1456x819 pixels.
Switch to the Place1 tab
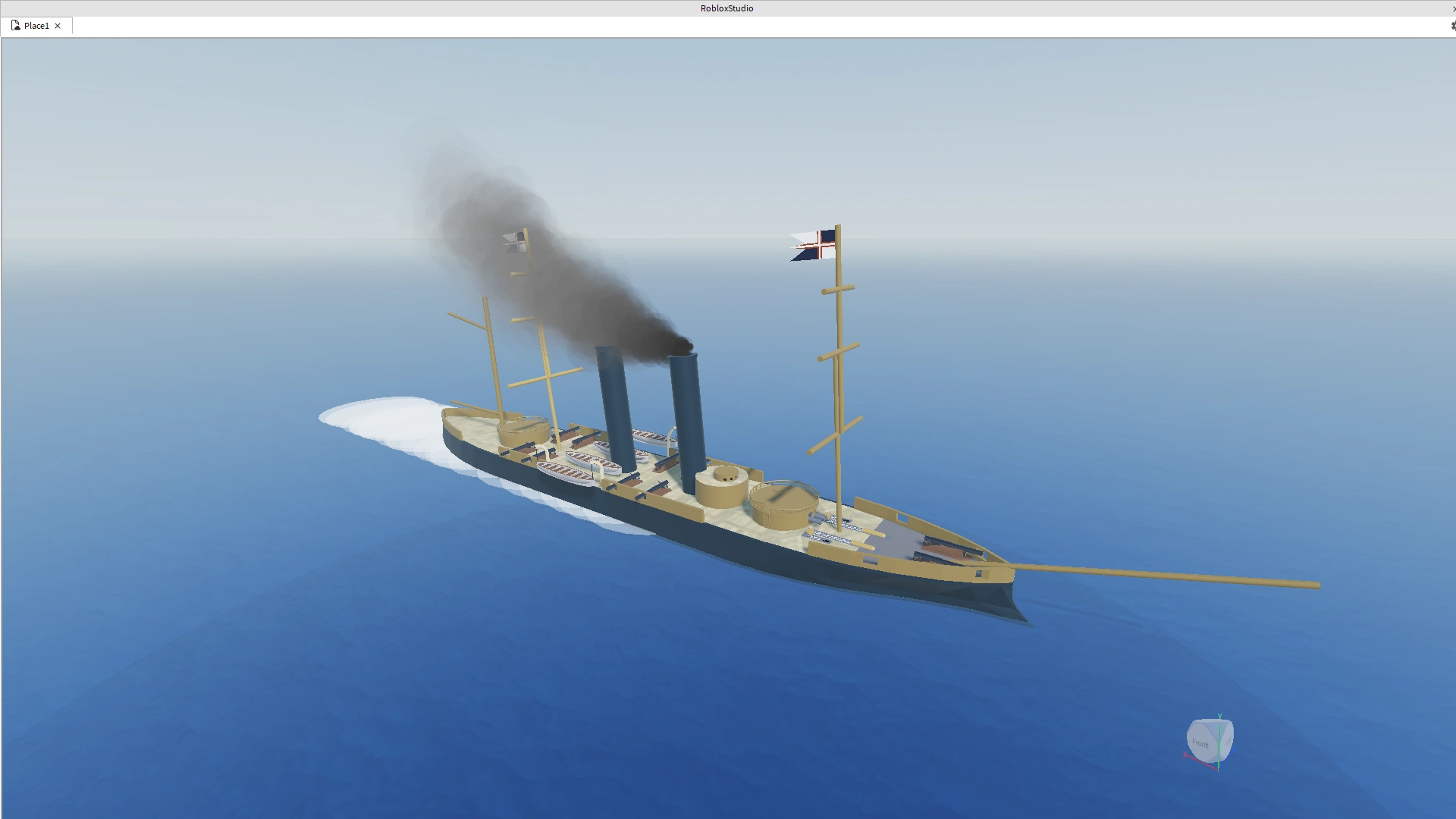pos(36,25)
